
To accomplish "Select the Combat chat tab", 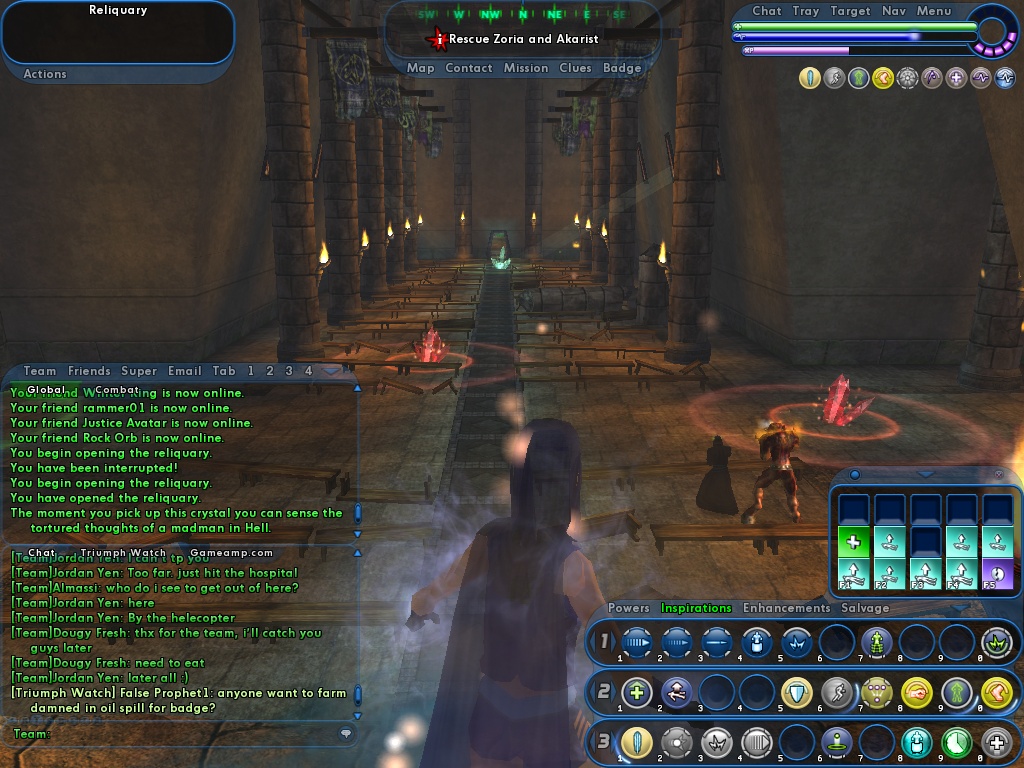I will [x=117, y=390].
